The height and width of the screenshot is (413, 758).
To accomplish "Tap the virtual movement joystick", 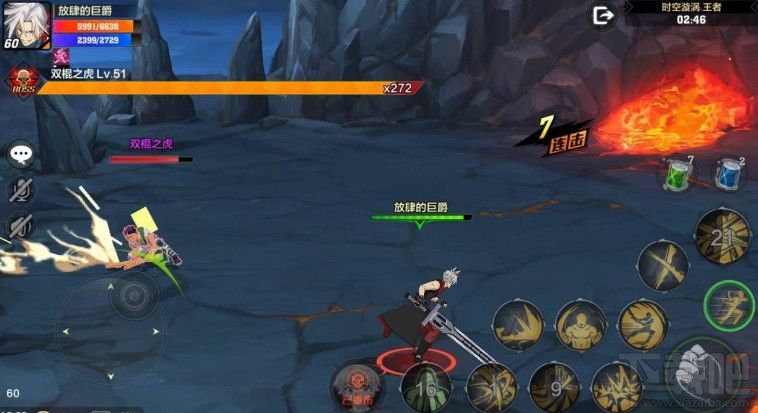I will pyautogui.click(x=129, y=295).
